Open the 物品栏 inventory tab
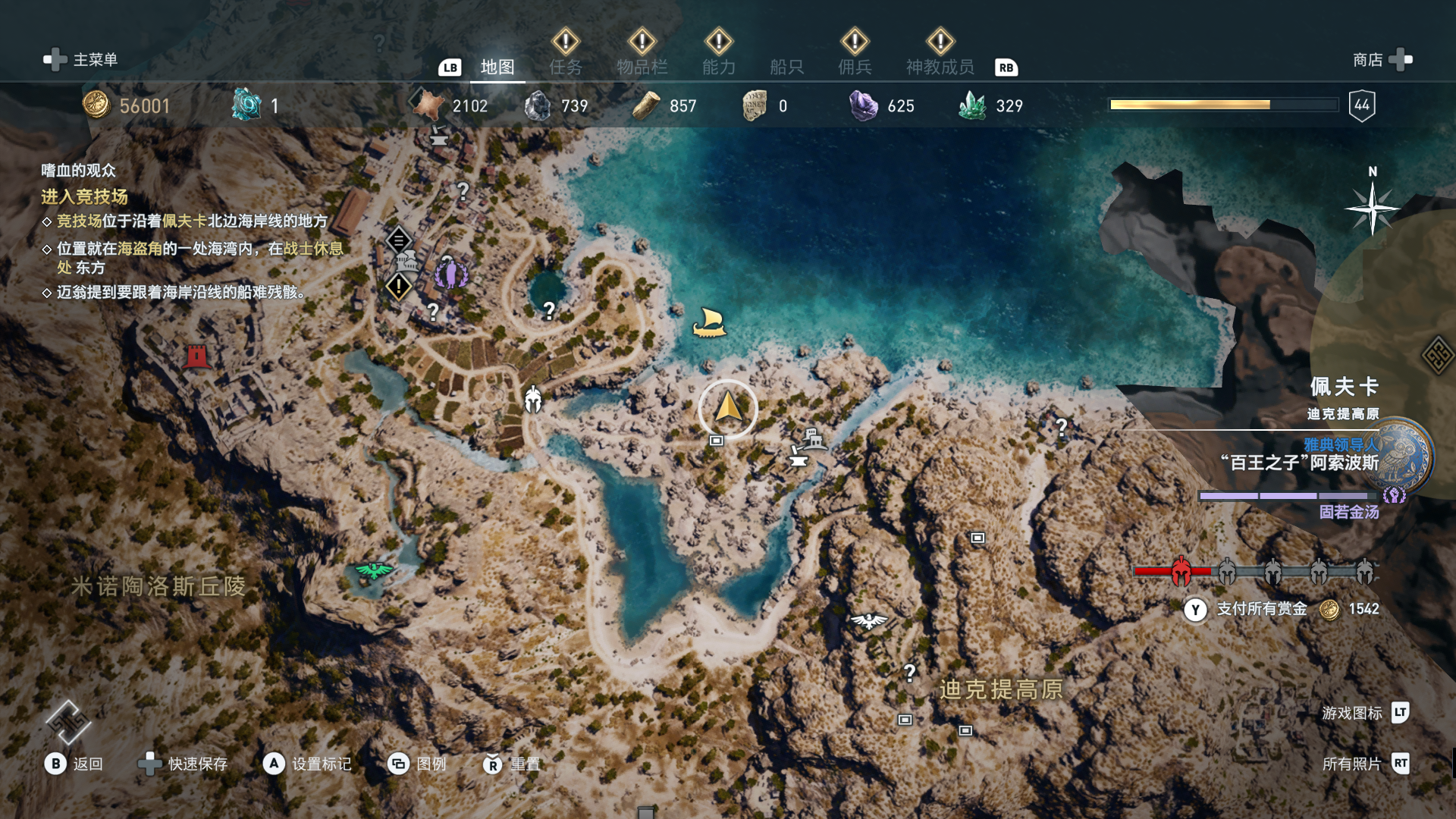This screenshot has width=1456, height=819. point(642,67)
